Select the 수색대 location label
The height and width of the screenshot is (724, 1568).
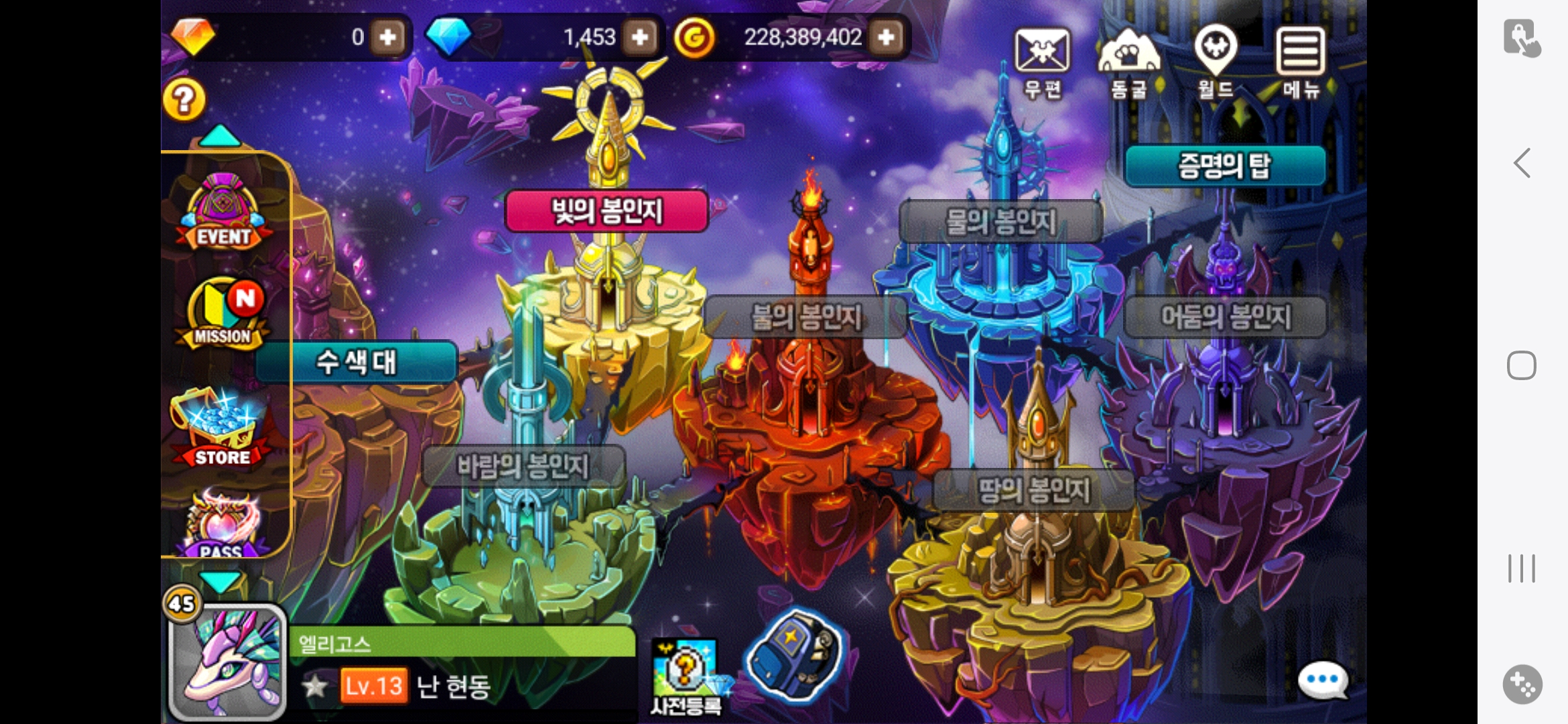point(356,362)
